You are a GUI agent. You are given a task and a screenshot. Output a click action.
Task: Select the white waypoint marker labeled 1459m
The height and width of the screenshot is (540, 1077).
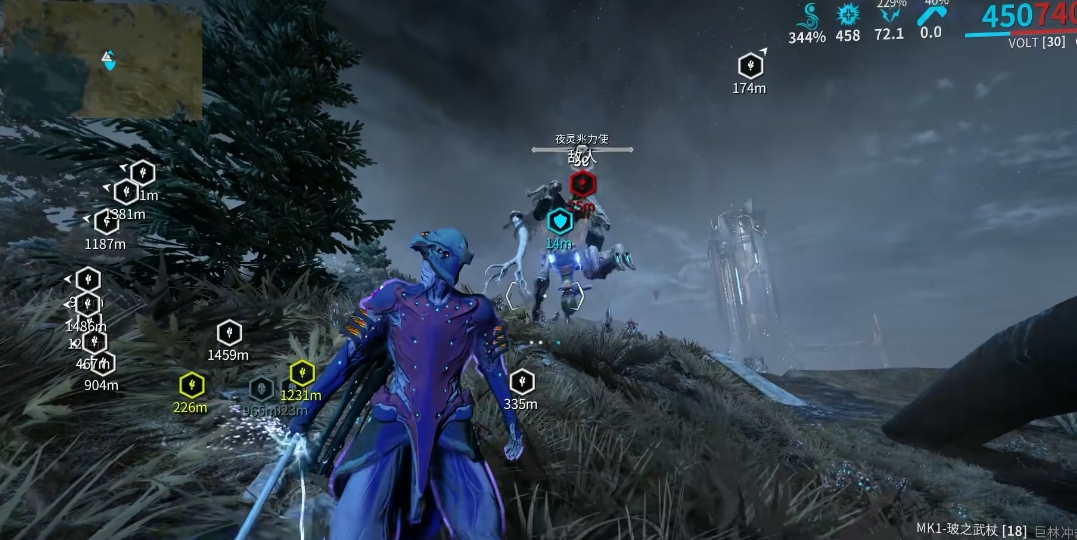pyautogui.click(x=229, y=332)
